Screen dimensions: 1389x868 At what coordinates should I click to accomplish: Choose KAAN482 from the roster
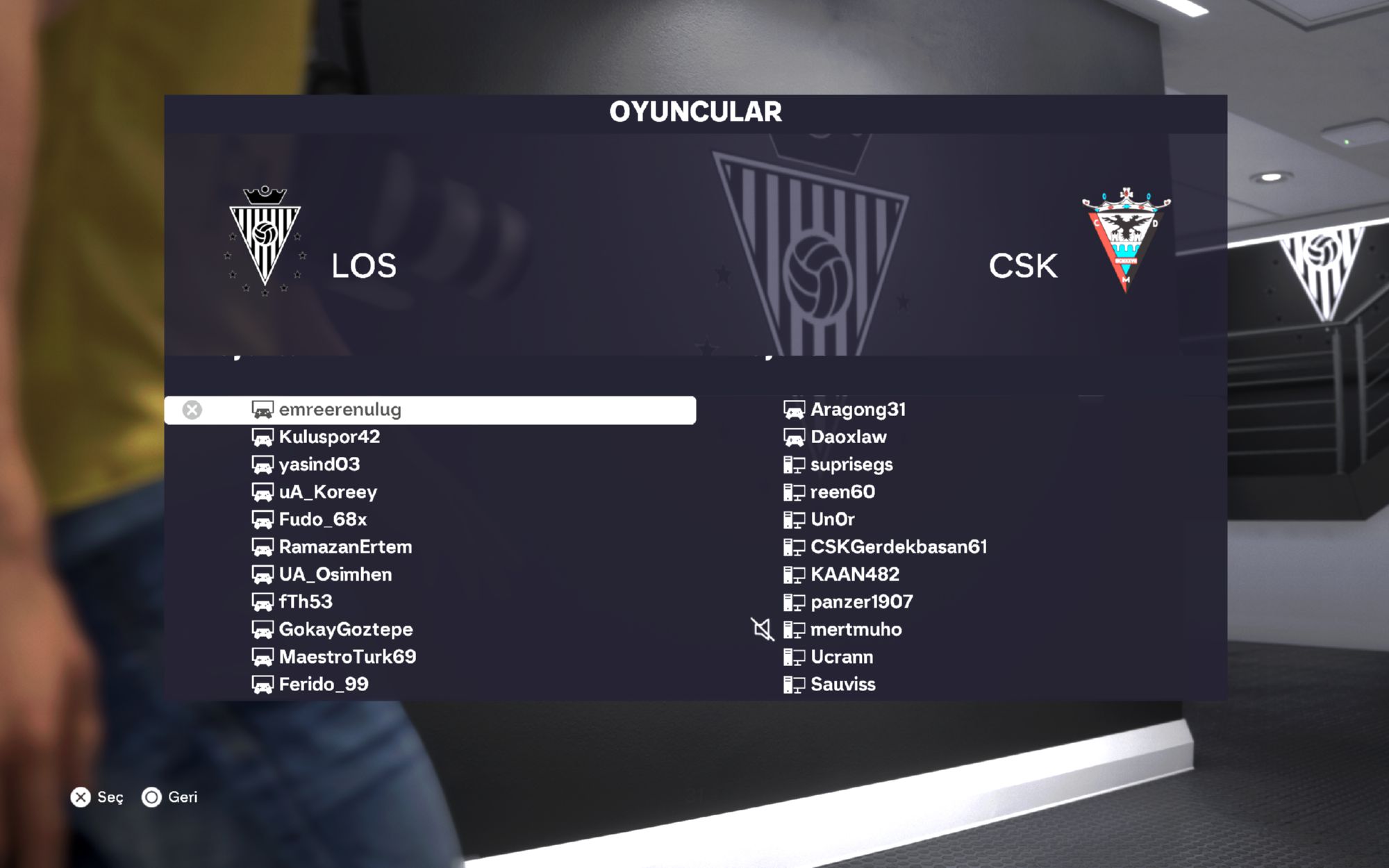click(x=855, y=574)
